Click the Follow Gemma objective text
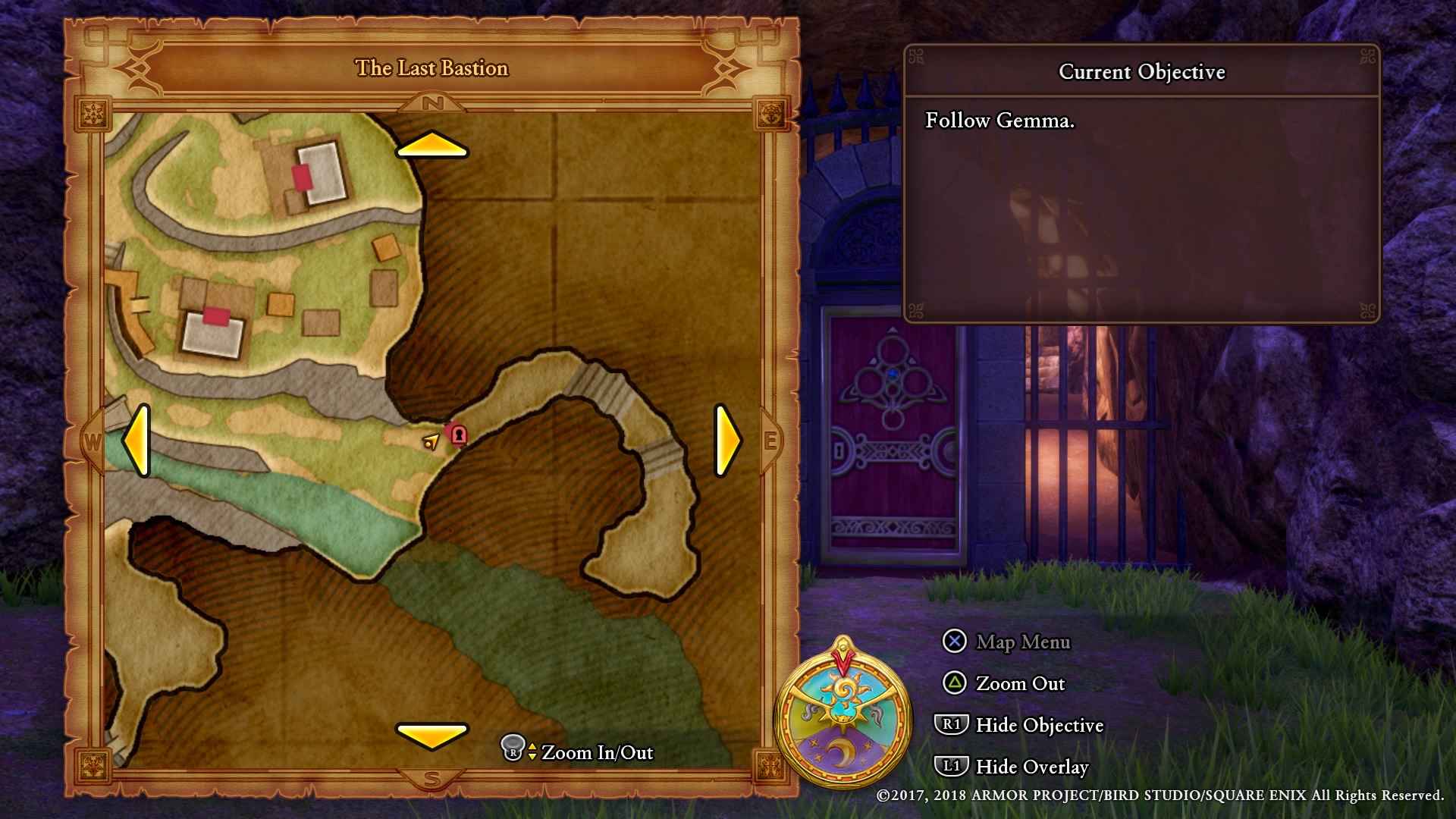Image resolution: width=1456 pixels, height=819 pixels. 998,121
